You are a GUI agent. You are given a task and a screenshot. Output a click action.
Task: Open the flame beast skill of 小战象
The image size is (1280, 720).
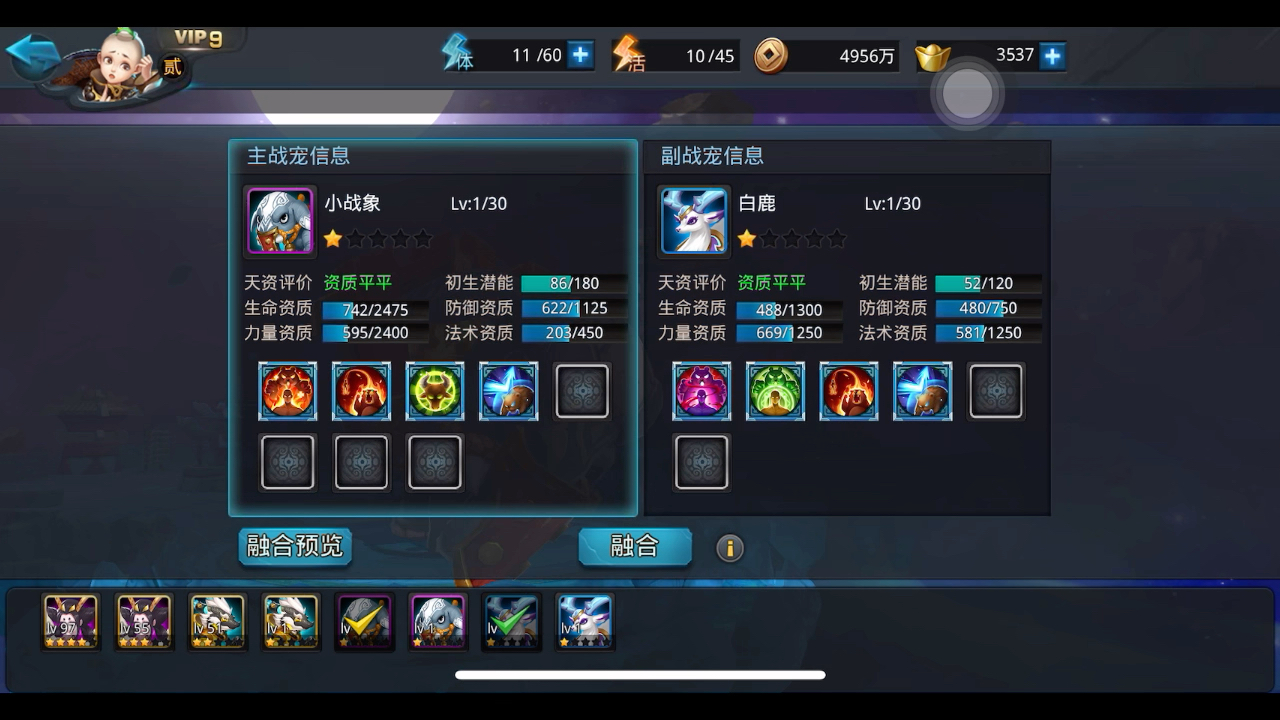pyautogui.click(x=361, y=390)
